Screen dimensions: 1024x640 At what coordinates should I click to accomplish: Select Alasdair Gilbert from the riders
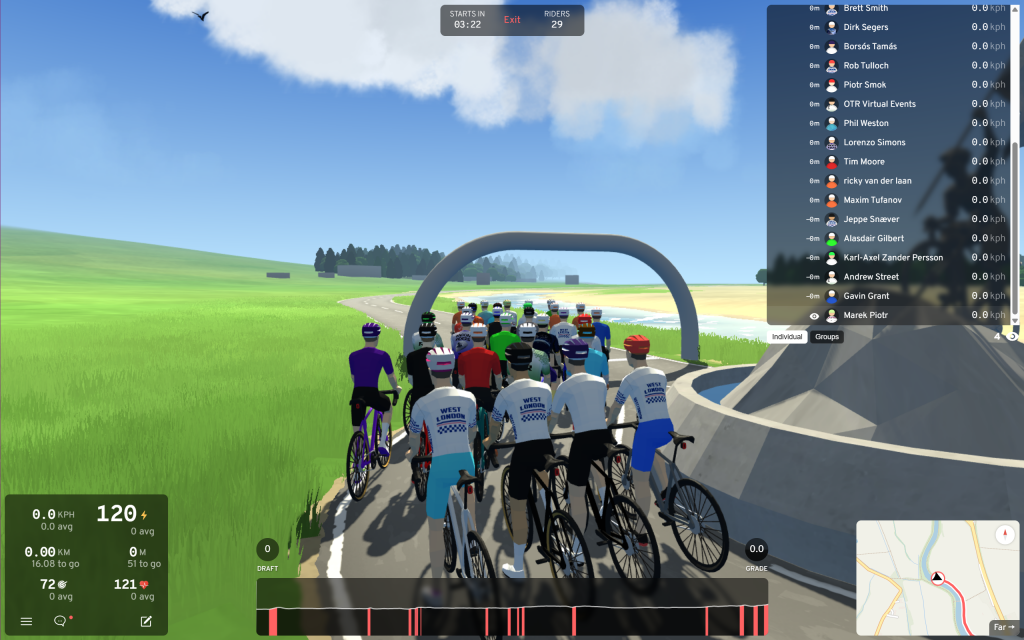pyautogui.click(x=873, y=239)
